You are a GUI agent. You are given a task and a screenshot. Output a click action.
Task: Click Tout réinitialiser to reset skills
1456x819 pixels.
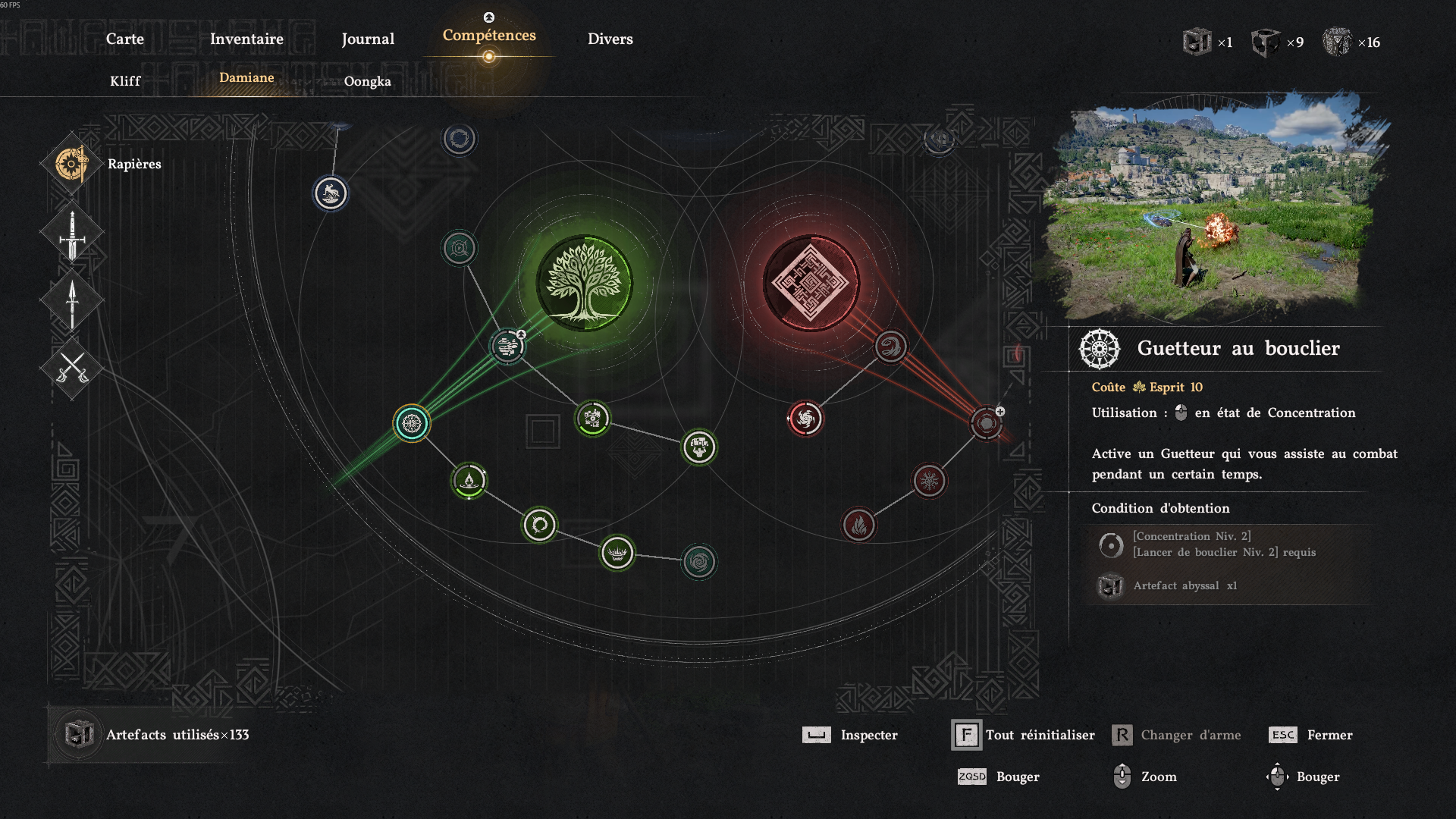(1025, 735)
